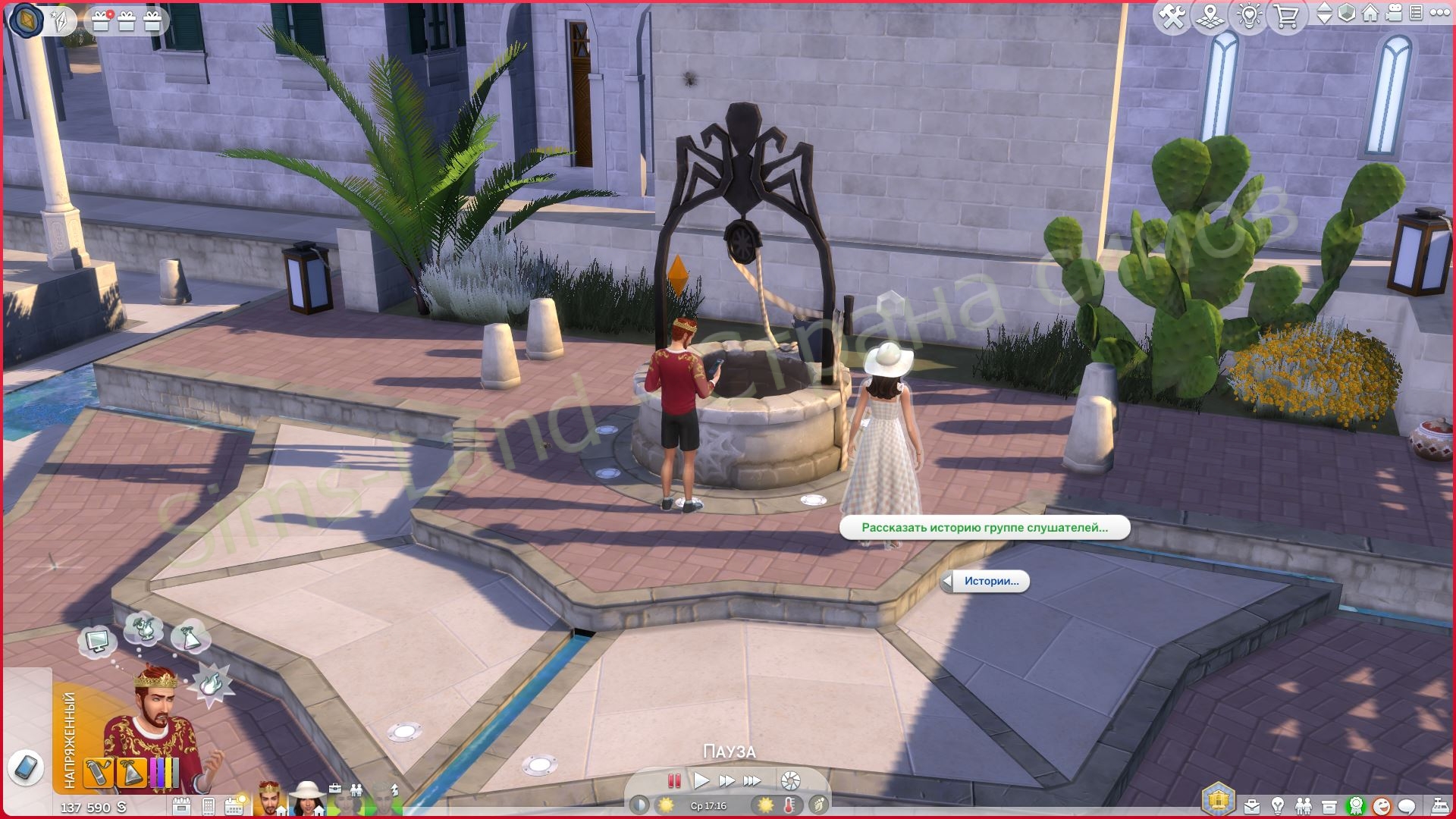
Task: Resume game at normal play speed
Action: click(x=701, y=780)
